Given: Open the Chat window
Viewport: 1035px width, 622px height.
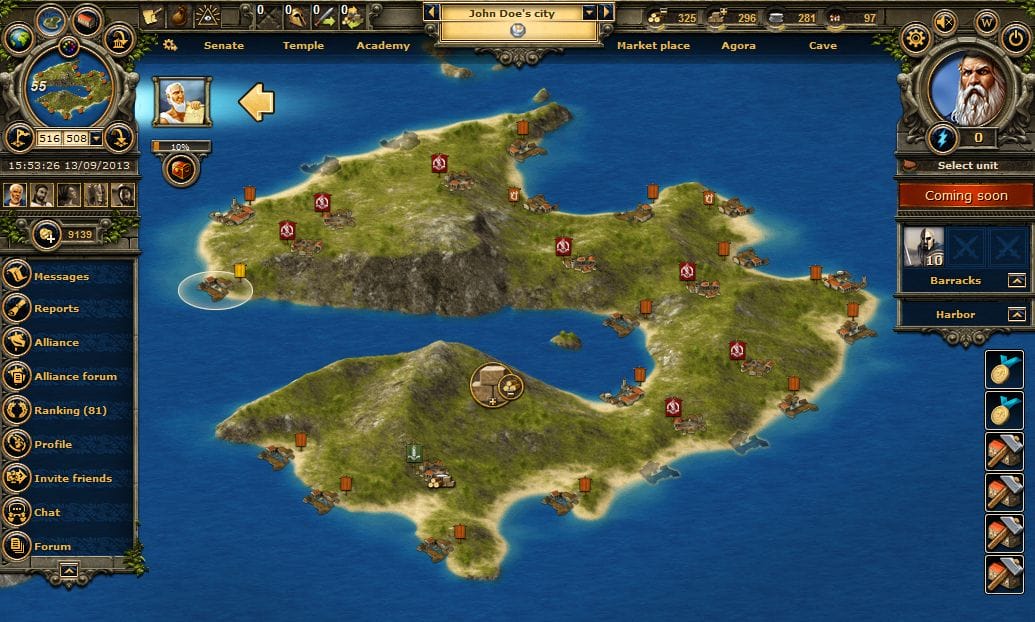Looking at the screenshot, I should pos(47,512).
